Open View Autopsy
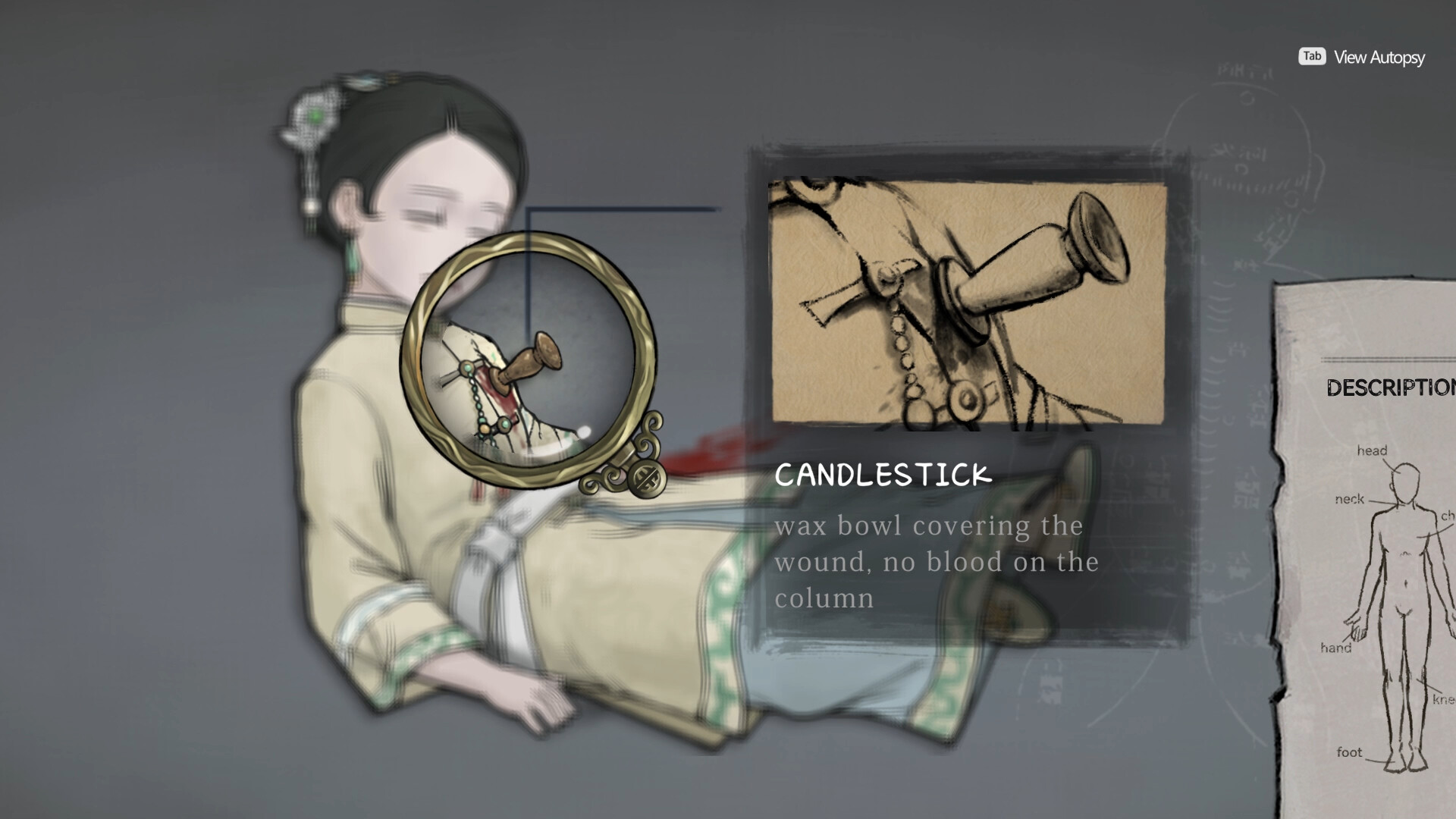 pyautogui.click(x=1379, y=56)
